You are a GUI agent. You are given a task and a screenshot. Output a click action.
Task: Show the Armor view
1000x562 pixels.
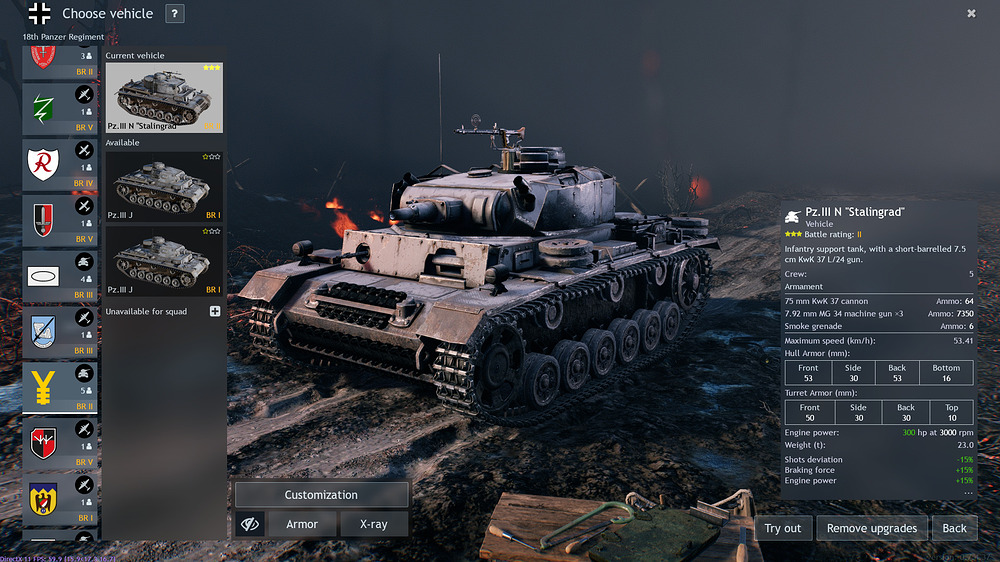pyautogui.click(x=302, y=524)
